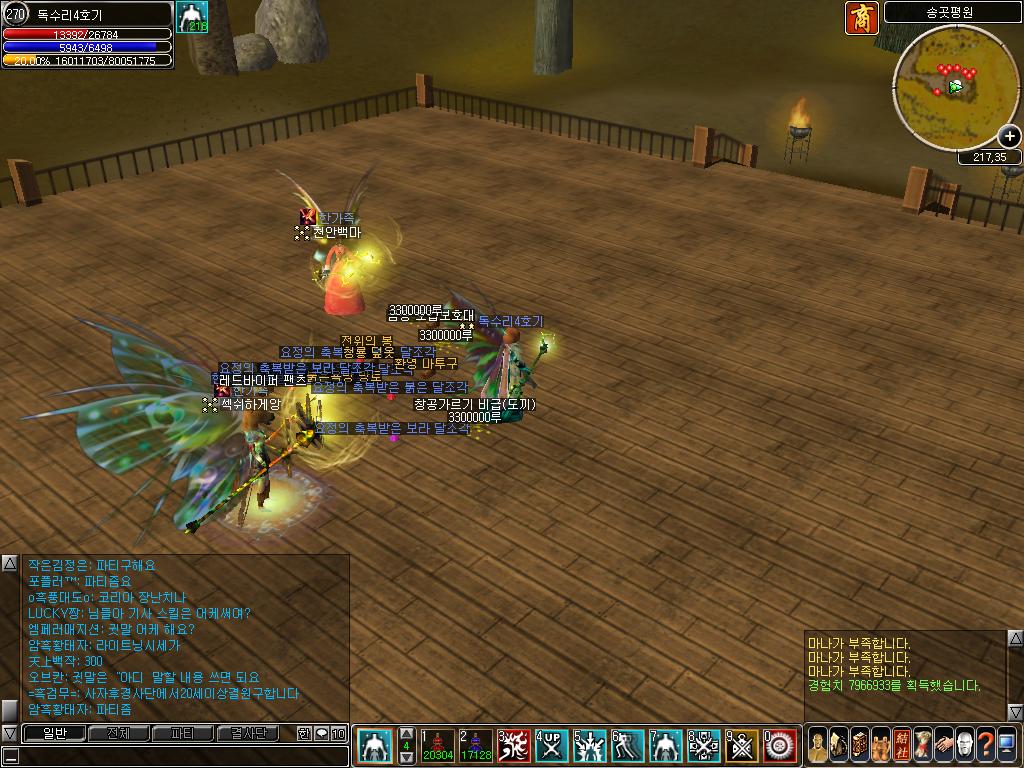
Task: Use the blue potion in slot 2
Action: (x=476, y=746)
